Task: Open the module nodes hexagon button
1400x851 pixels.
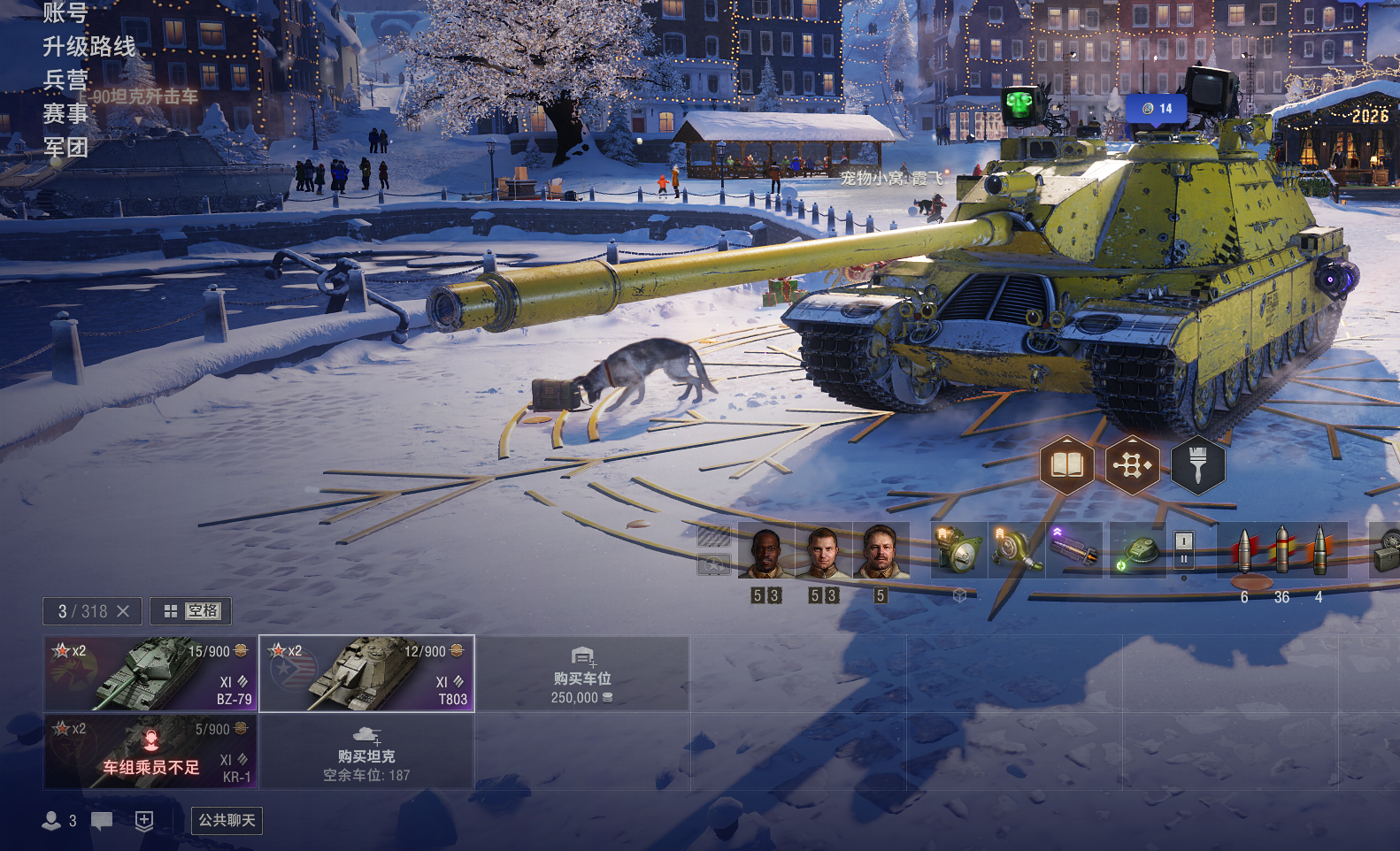Action: coord(1132,464)
